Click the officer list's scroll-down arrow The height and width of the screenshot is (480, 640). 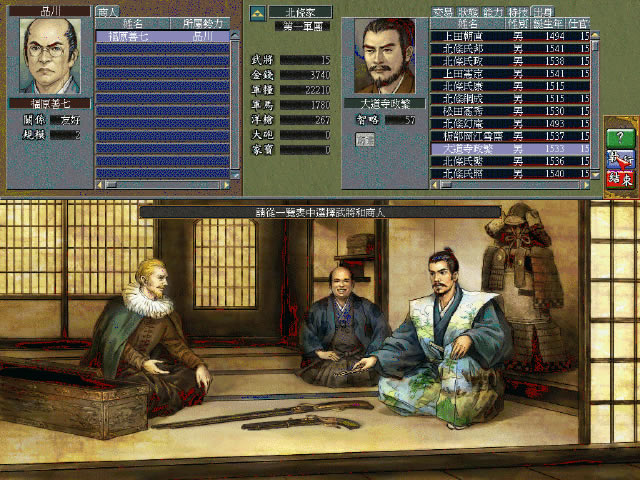click(596, 172)
